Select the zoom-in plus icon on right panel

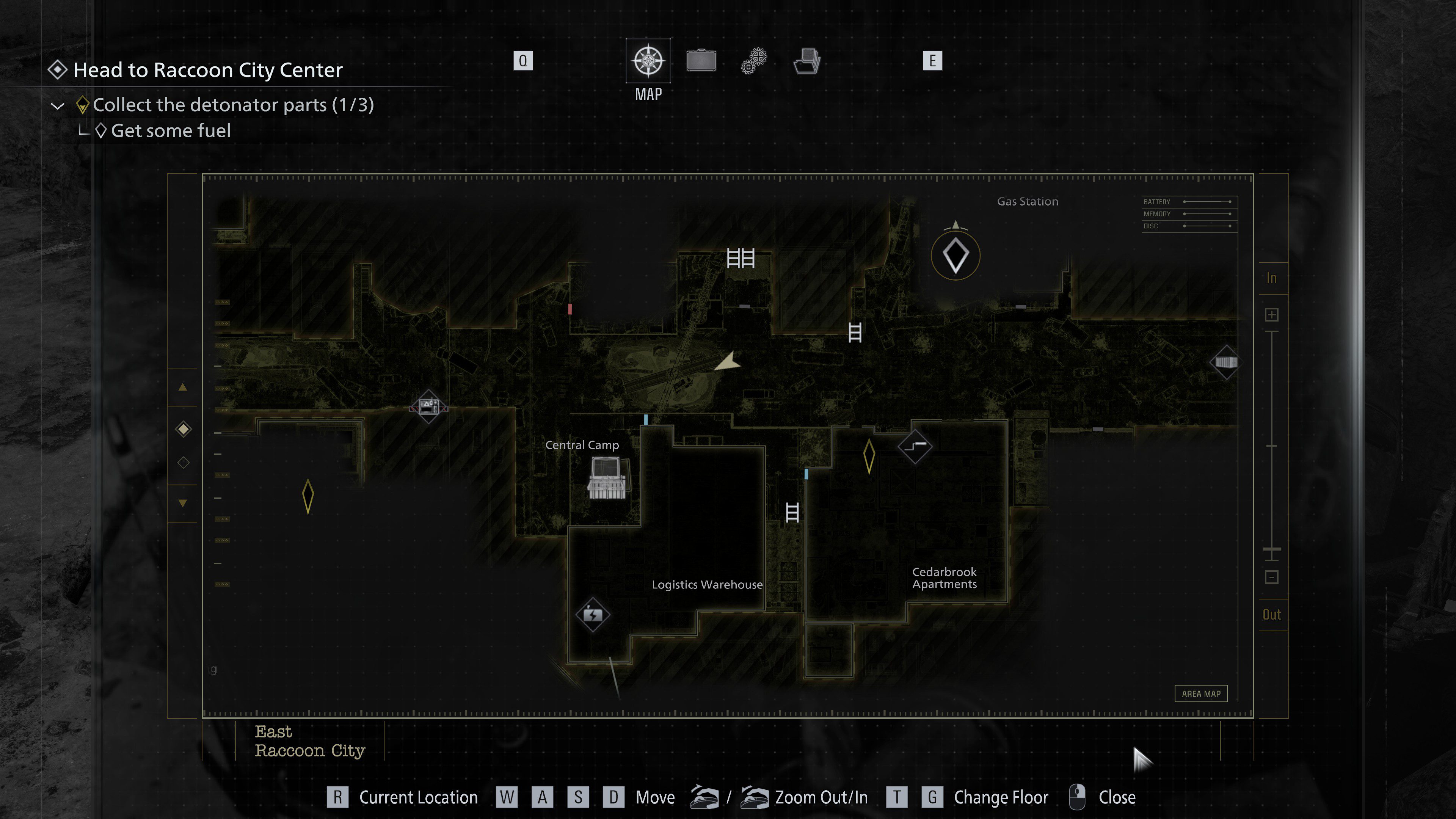pyautogui.click(x=1272, y=315)
